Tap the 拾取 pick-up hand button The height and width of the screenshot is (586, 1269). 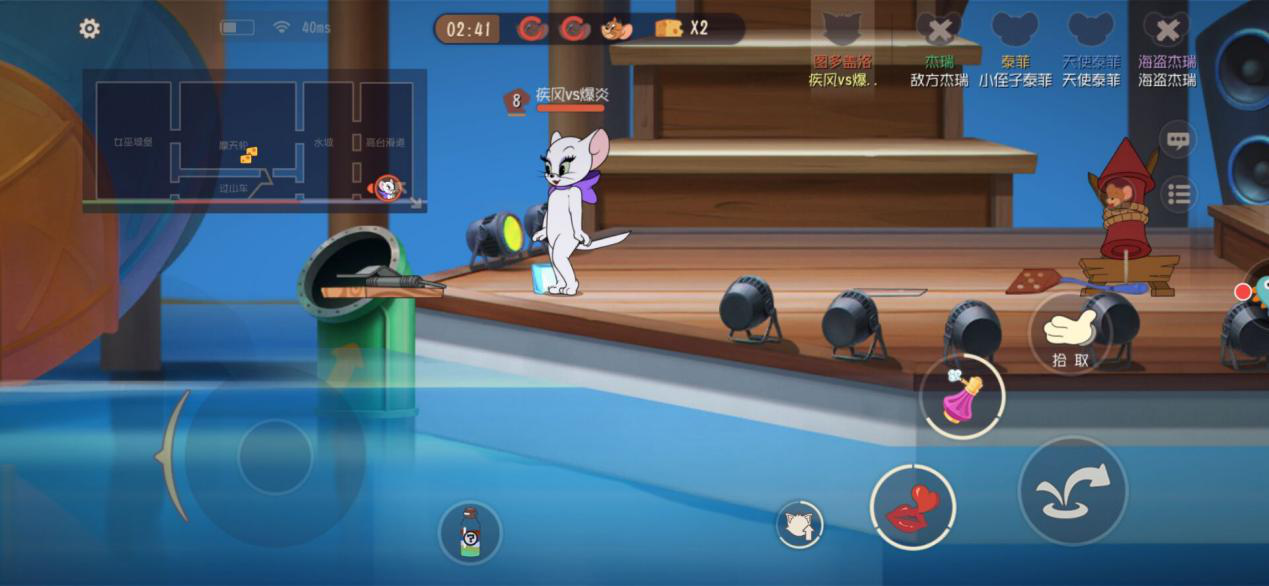(x=1070, y=334)
